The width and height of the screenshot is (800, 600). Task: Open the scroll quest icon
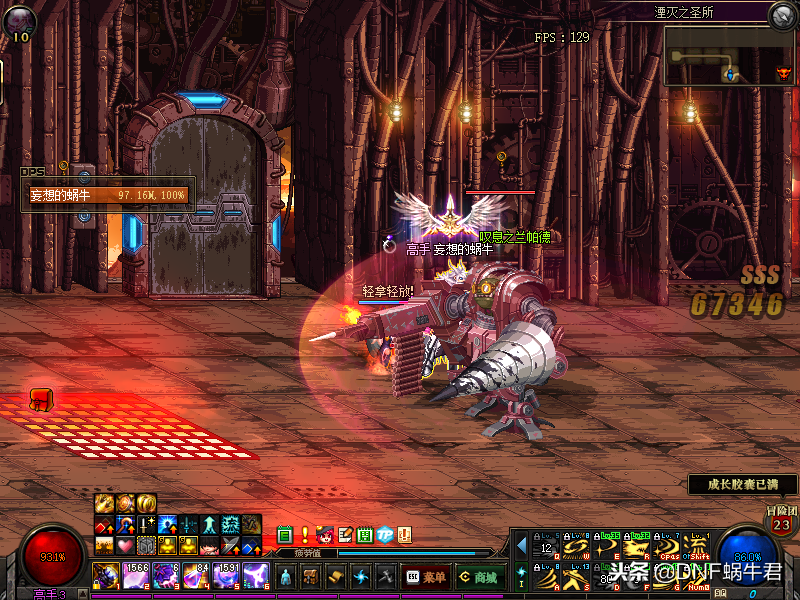pos(336,576)
